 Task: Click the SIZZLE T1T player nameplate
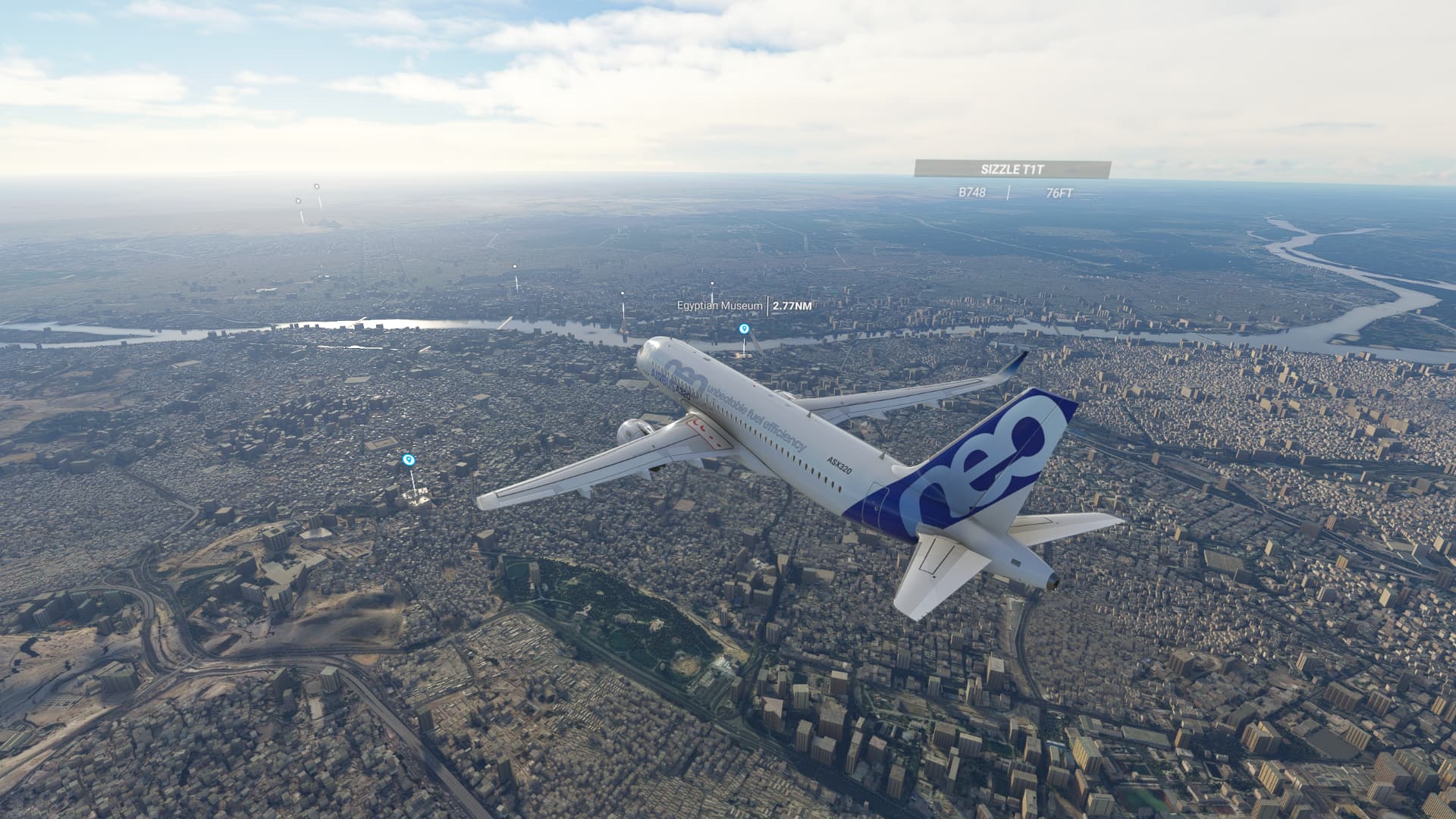(1012, 170)
